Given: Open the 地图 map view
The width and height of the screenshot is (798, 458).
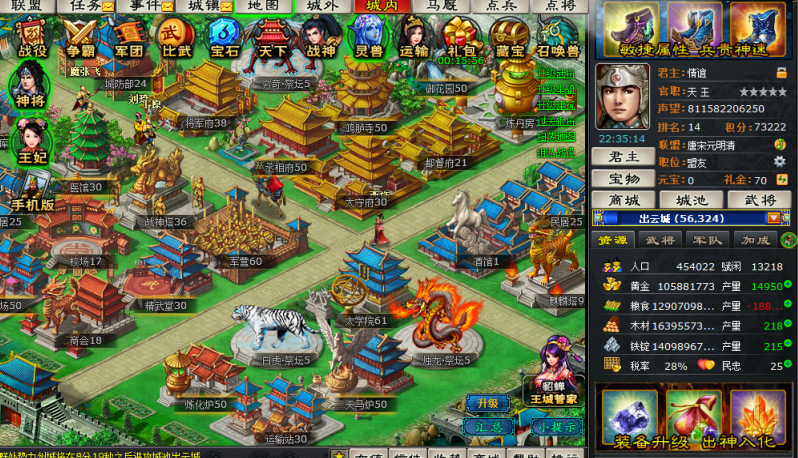Looking at the screenshot, I should tap(263, 5).
